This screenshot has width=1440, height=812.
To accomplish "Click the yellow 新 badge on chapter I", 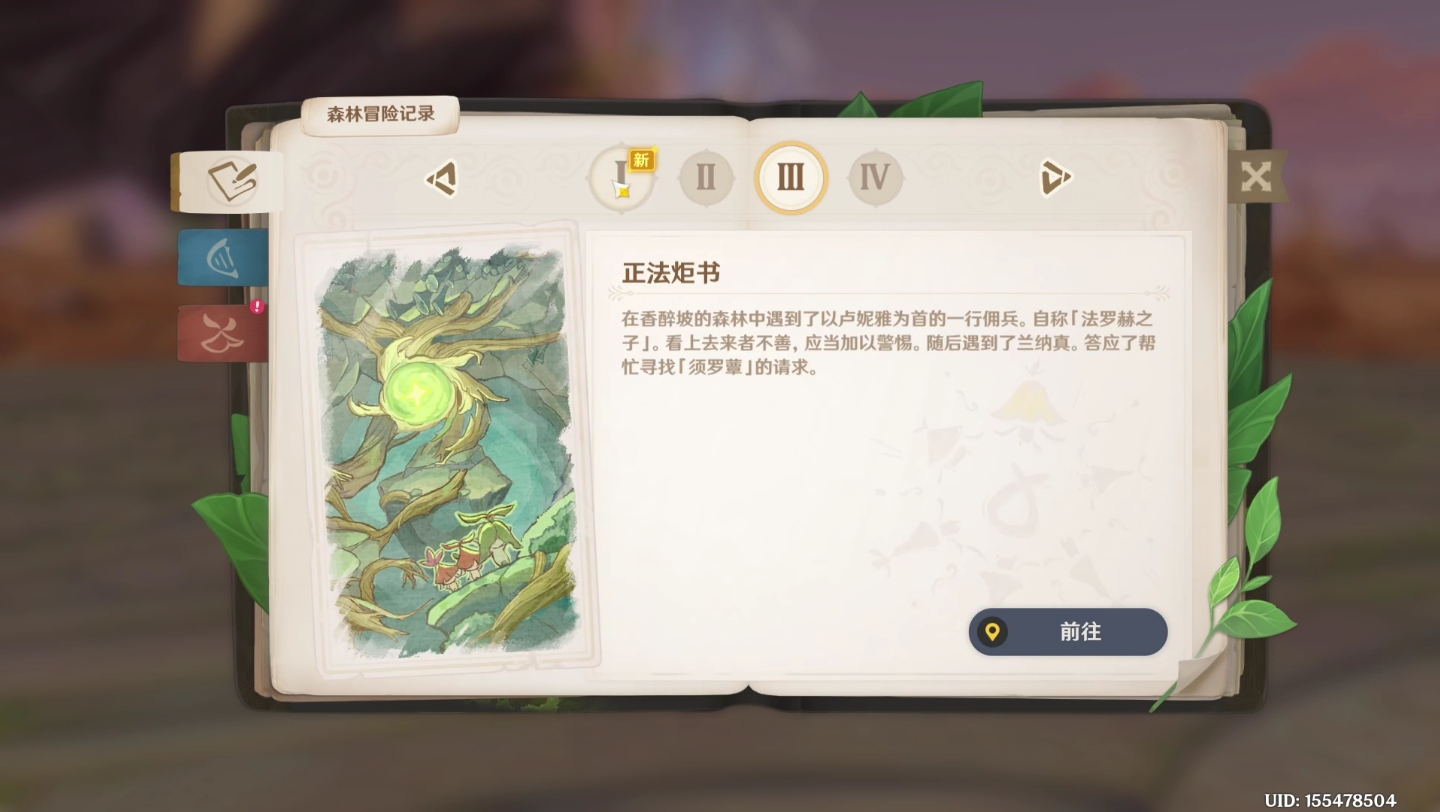I will [641, 158].
